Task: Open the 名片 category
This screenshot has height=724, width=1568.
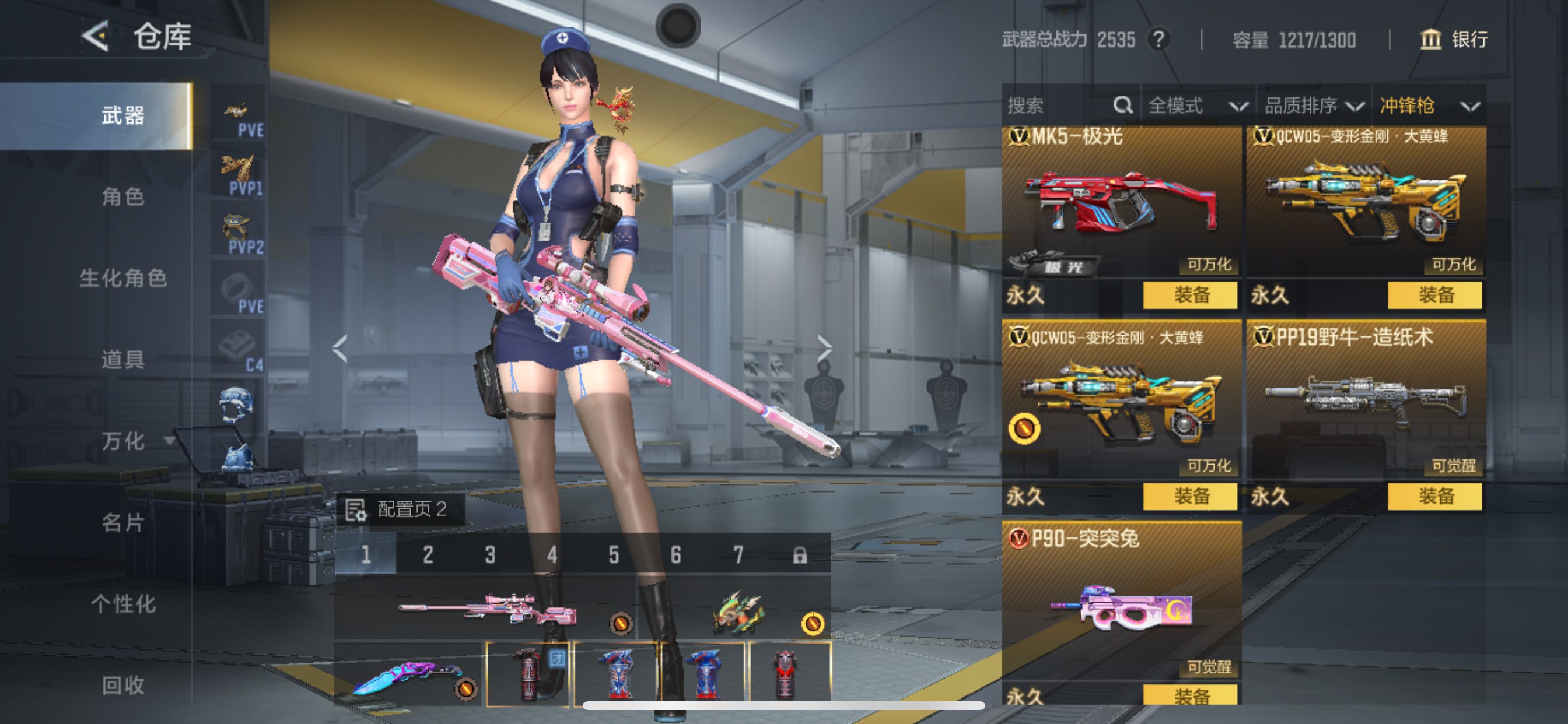Action: click(x=123, y=523)
